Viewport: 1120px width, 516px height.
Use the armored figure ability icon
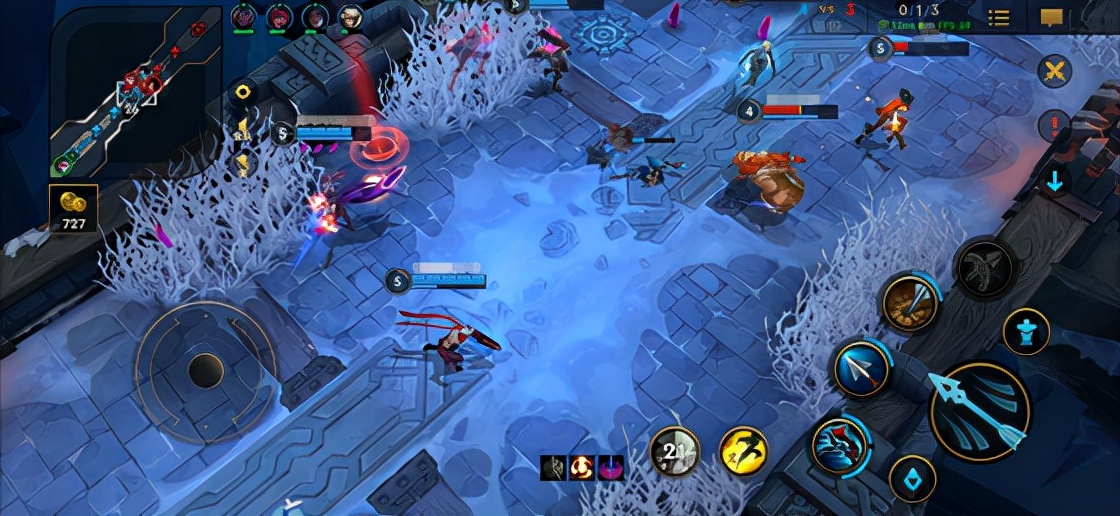[x=838, y=444]
